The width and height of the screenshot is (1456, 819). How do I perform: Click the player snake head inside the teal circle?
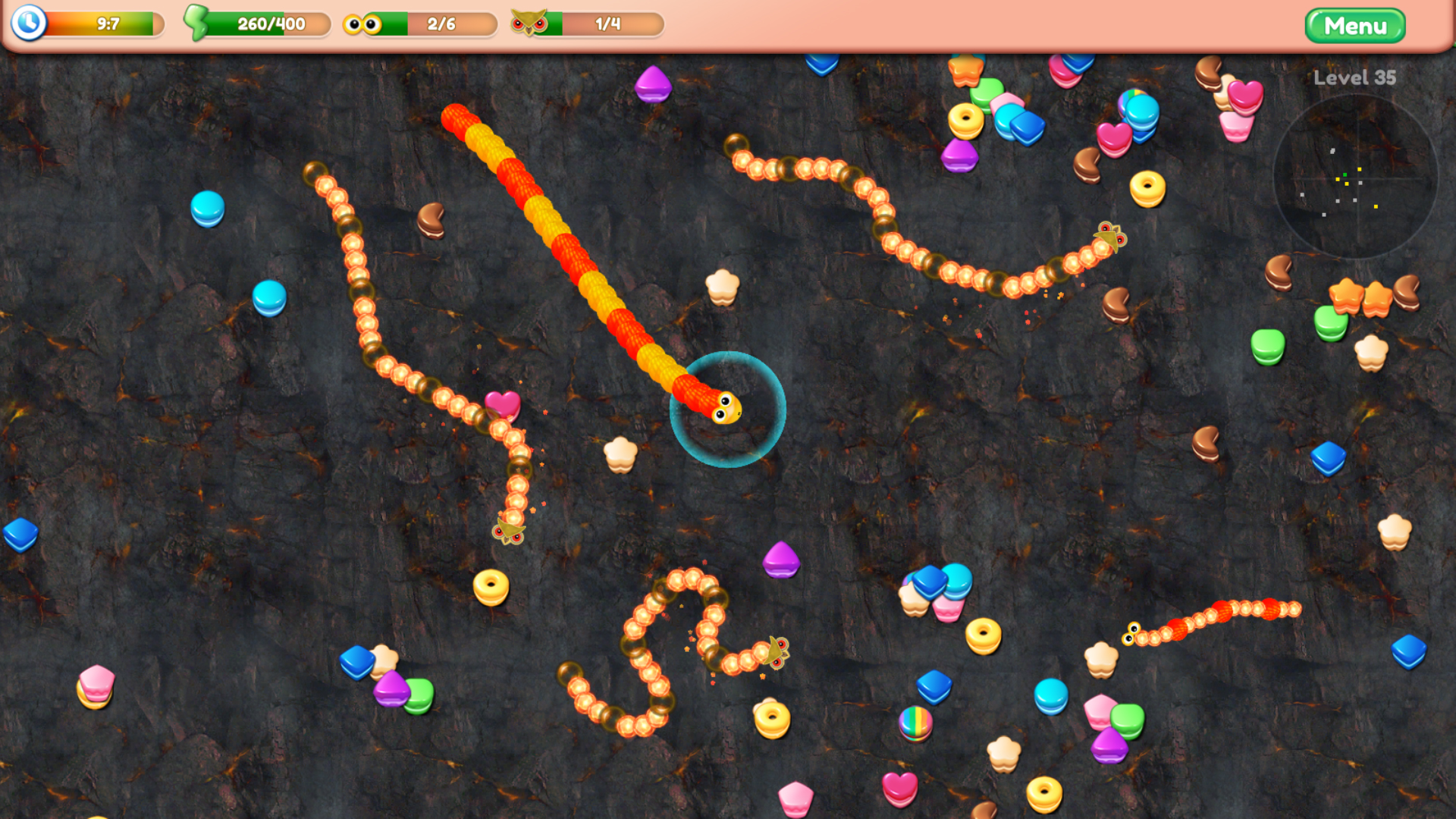coord(728,409)
